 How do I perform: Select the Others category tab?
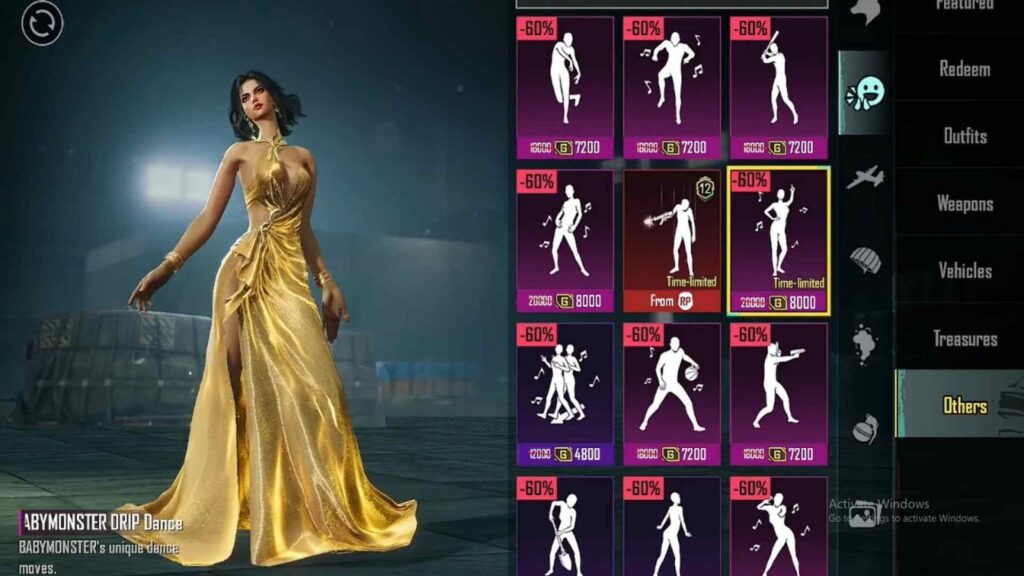(964, 405)
